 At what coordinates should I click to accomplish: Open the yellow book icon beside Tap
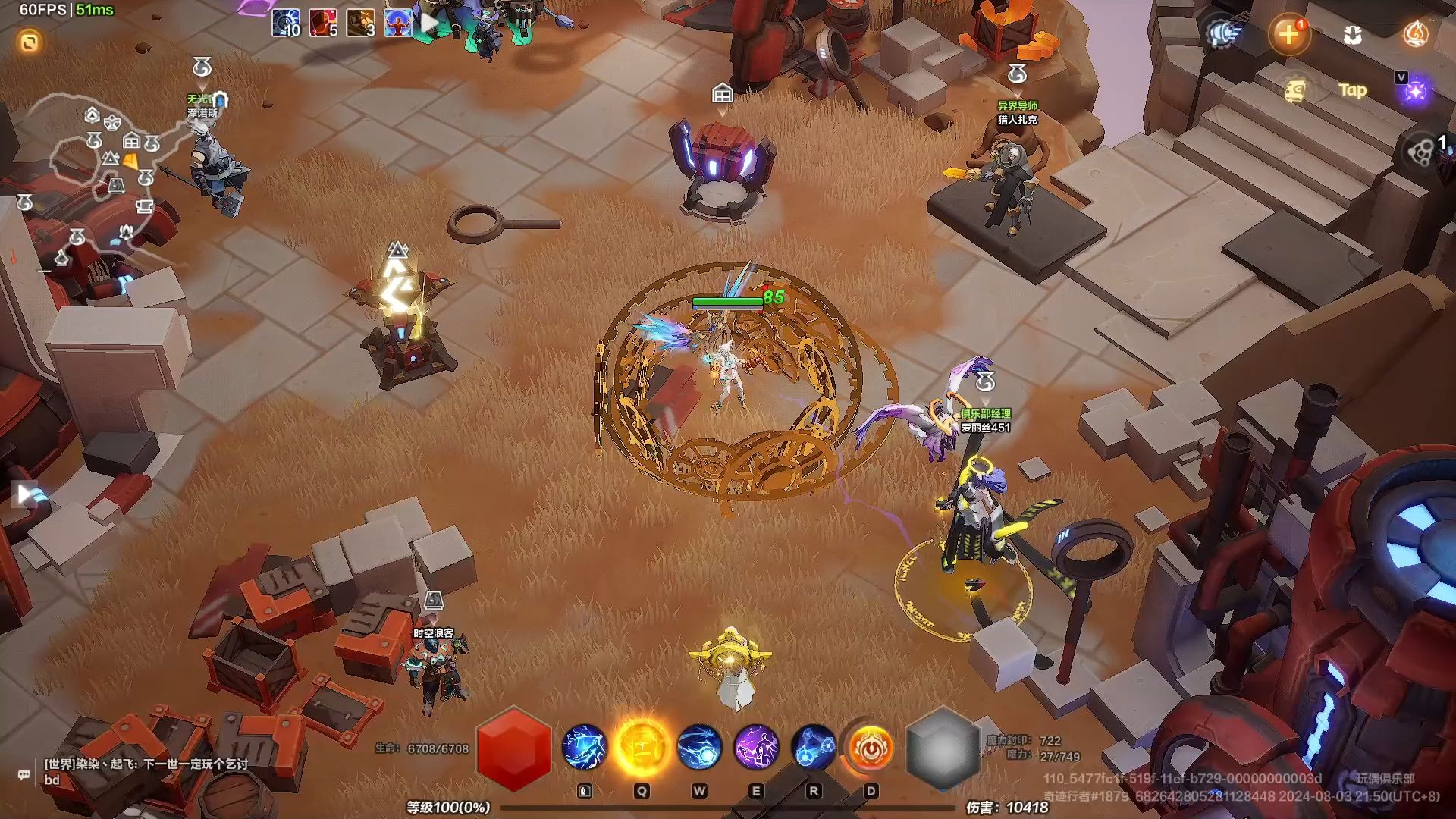[x=1296, y=91]
